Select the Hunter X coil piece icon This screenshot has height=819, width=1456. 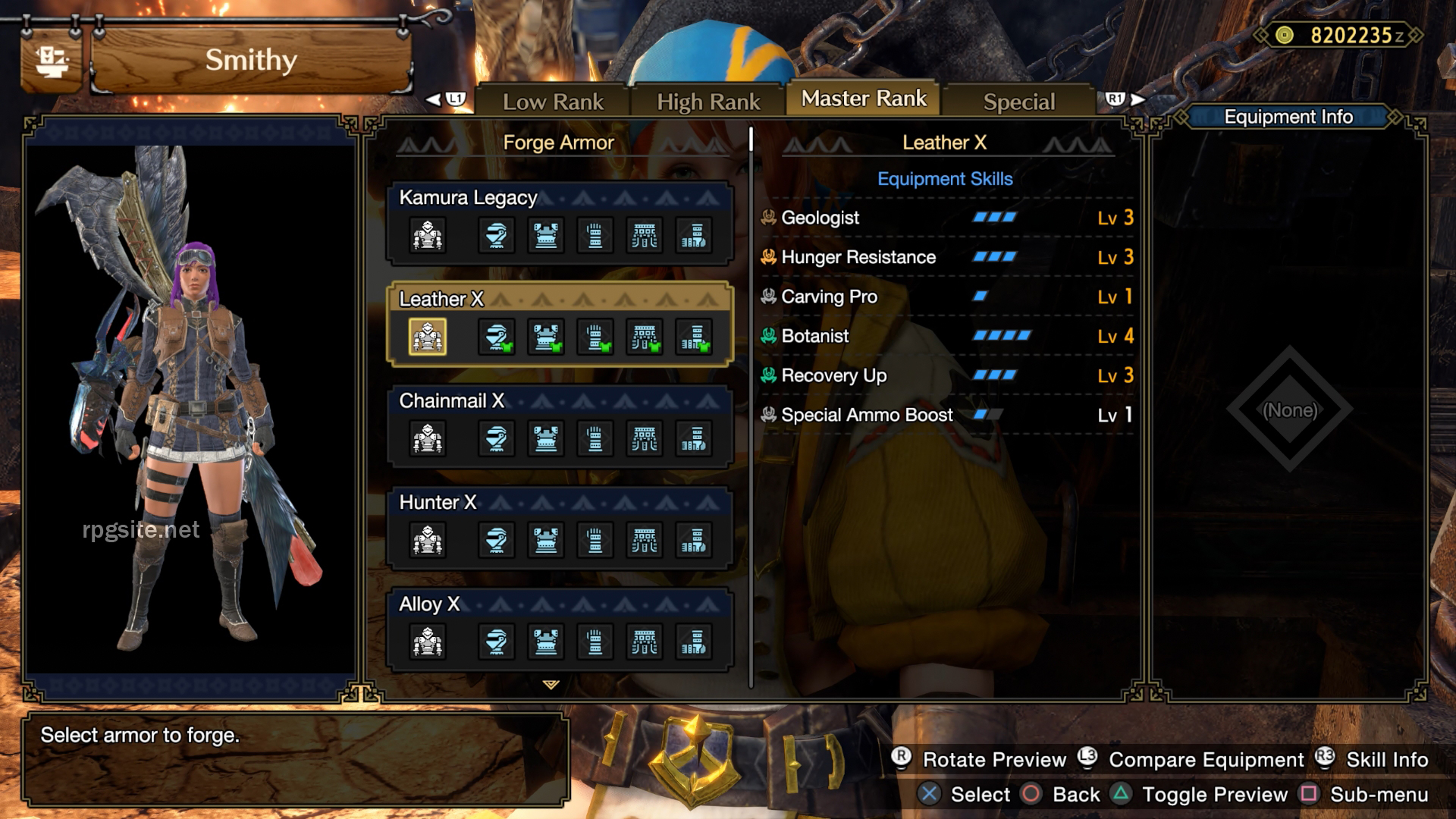(x=645, y=540)
